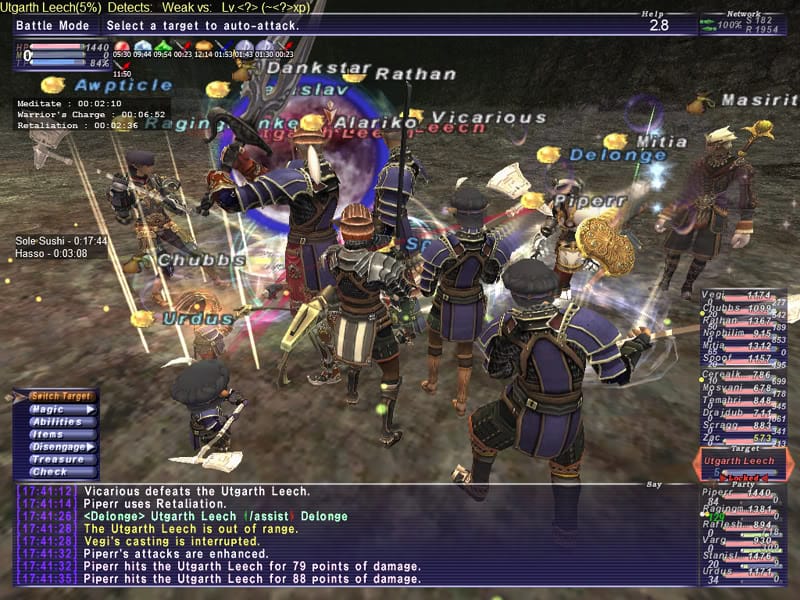Choose Items from the battle menu
800x600 pixels.
62,434
